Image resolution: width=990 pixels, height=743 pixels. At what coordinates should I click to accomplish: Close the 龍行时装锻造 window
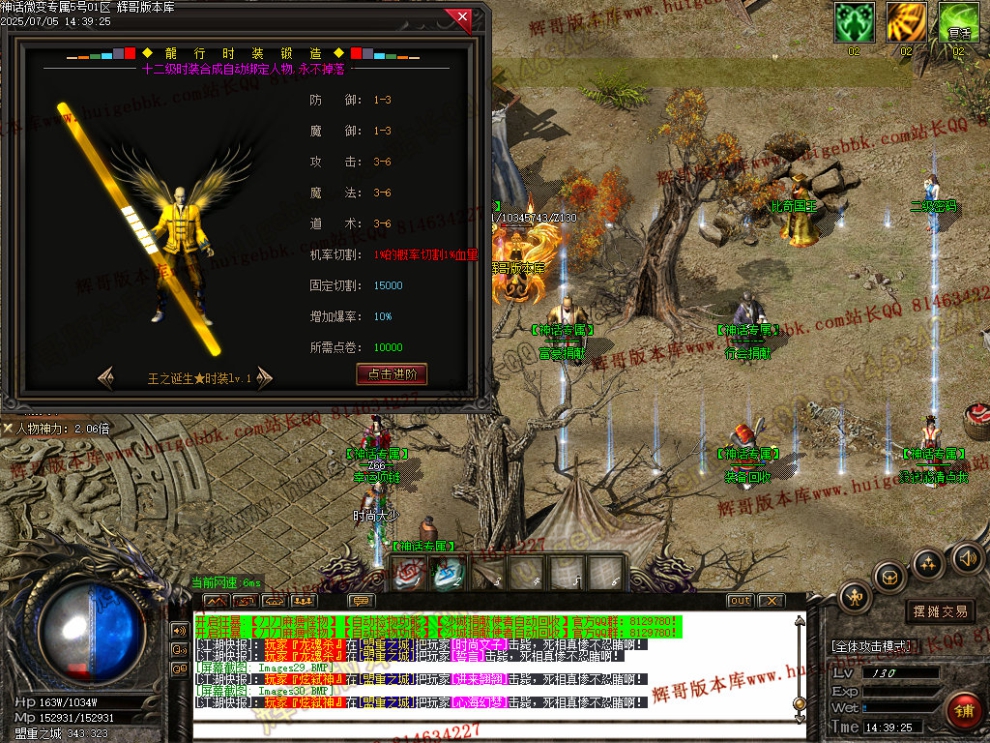[461, 18]
